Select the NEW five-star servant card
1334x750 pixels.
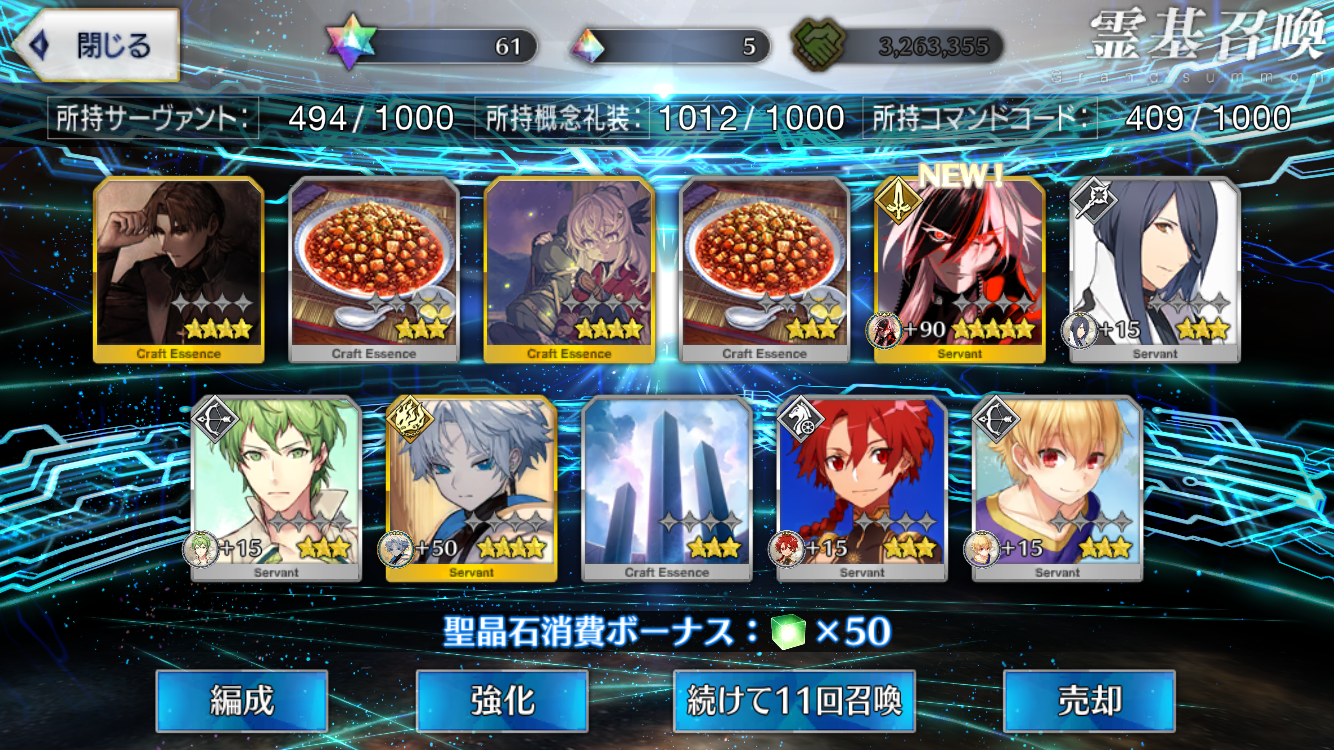960,270
